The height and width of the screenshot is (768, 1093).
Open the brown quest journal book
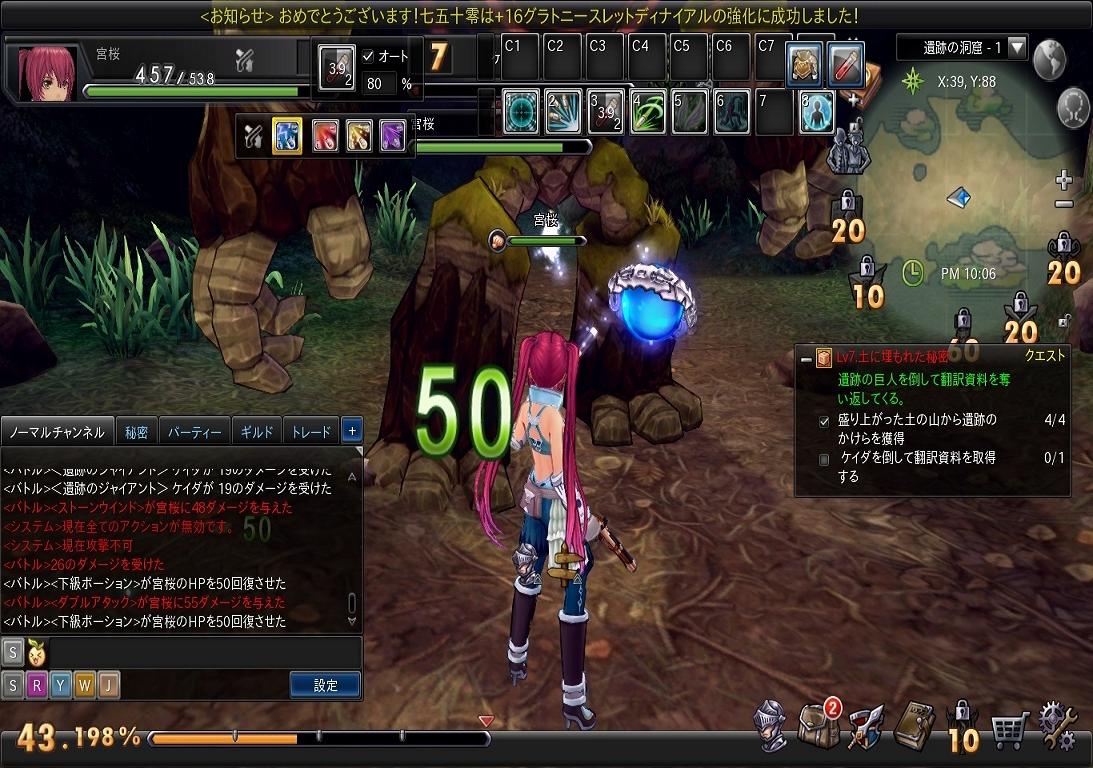pyautogui.click(x=914, y=722)
